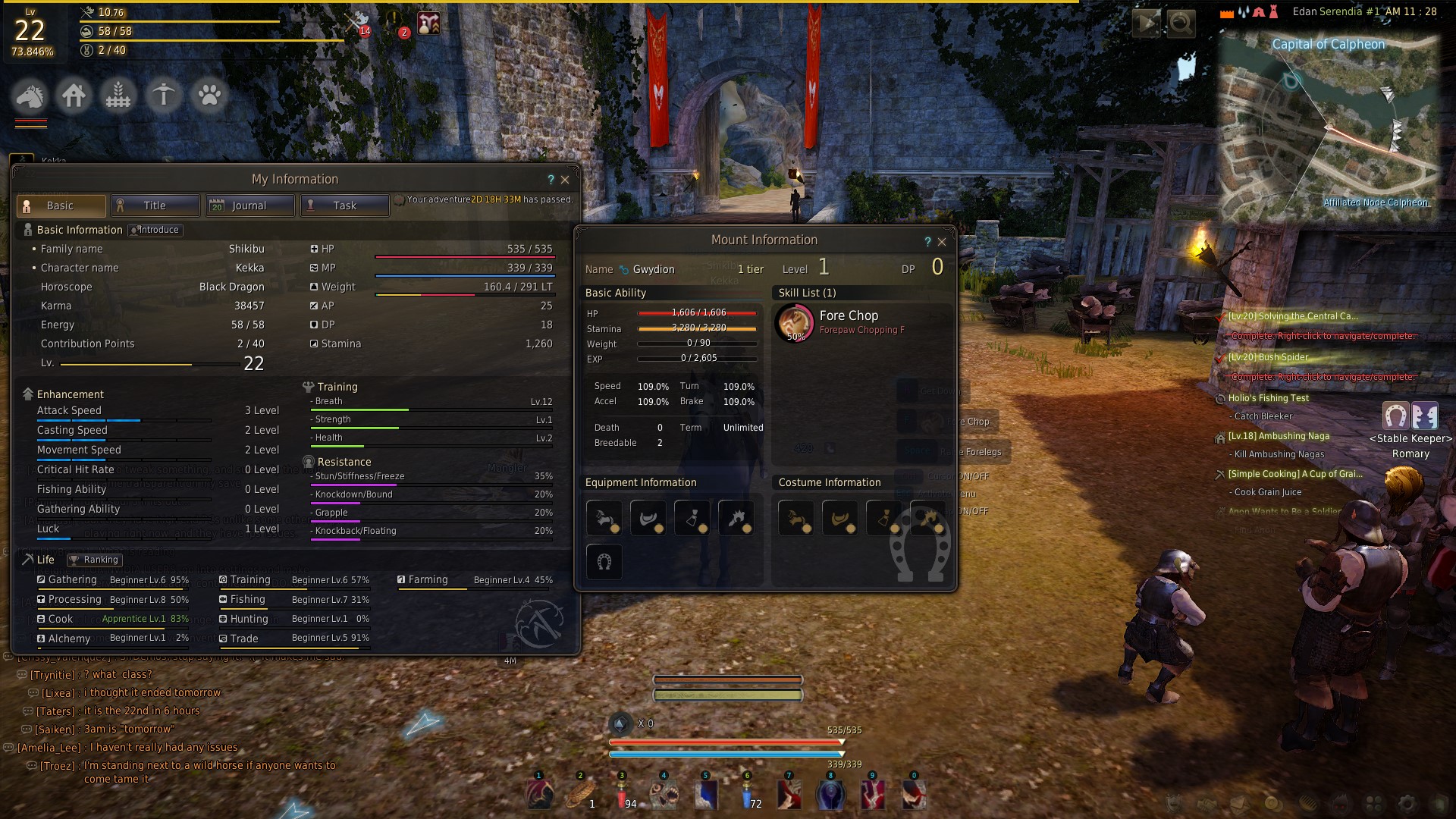
Task: Click the Introduce button
Action: point(155,230)
